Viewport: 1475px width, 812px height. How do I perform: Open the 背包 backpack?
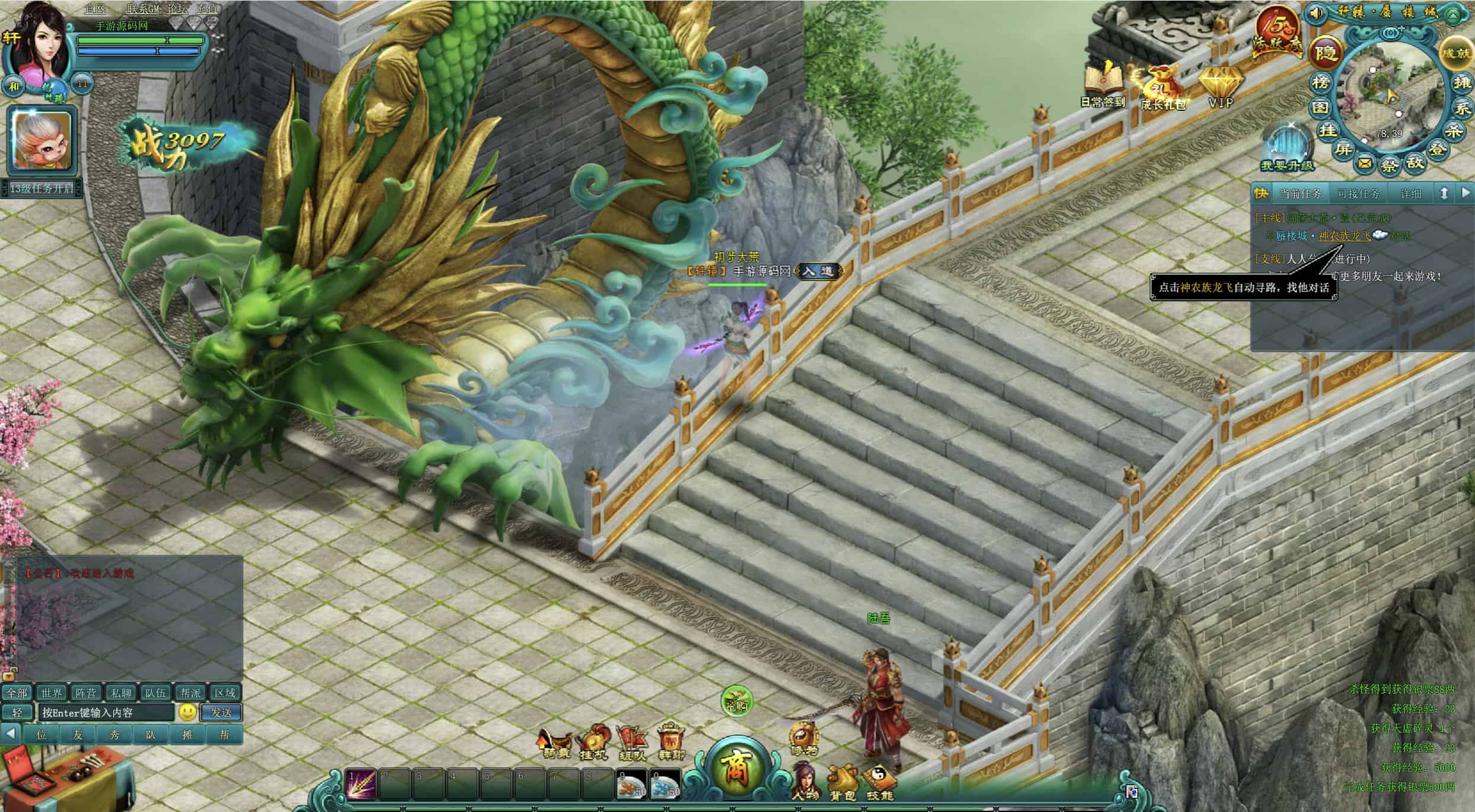[843, 782]
